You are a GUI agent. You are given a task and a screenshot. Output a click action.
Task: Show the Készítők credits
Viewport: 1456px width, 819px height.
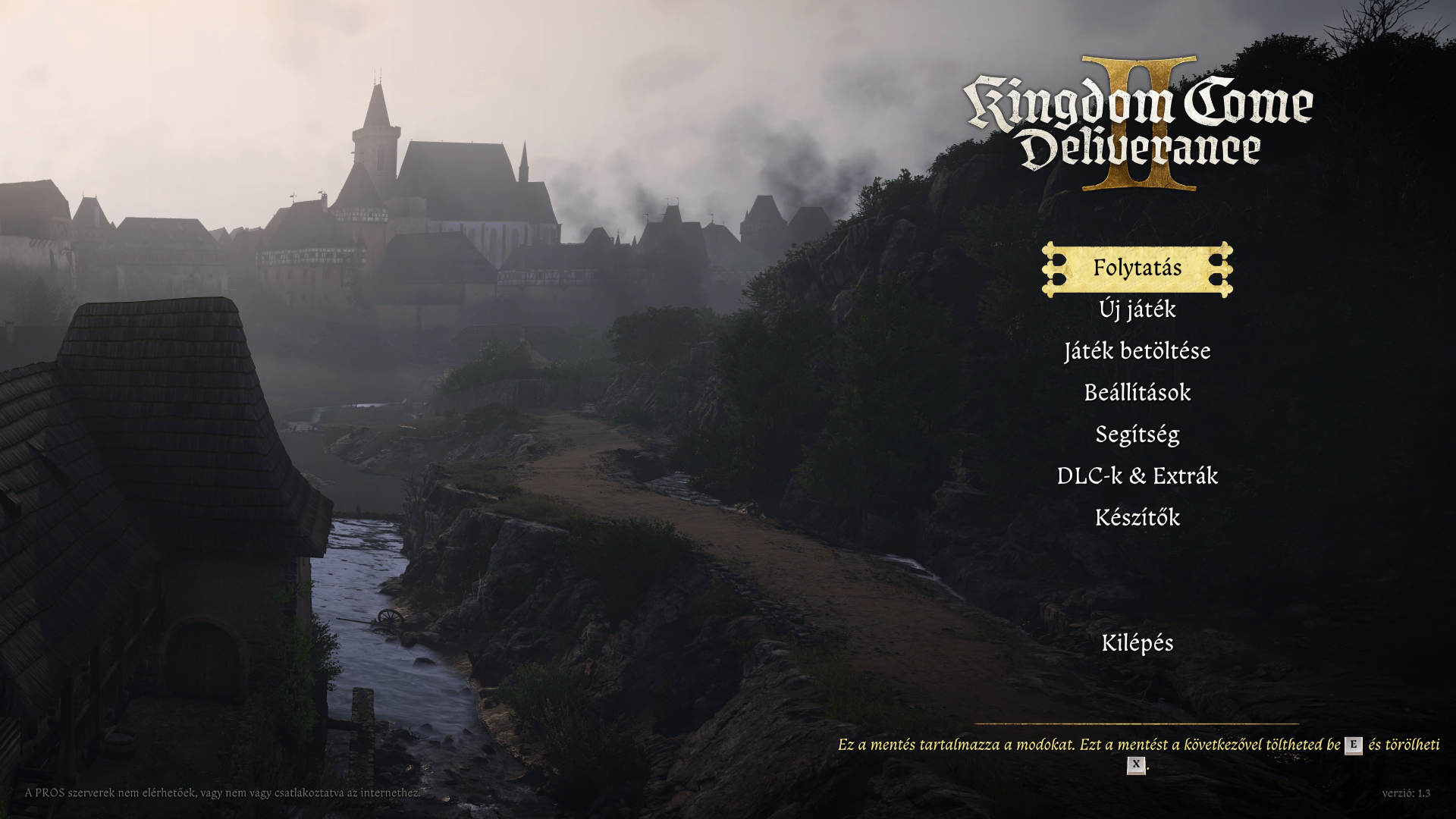tap(1137, 518)
